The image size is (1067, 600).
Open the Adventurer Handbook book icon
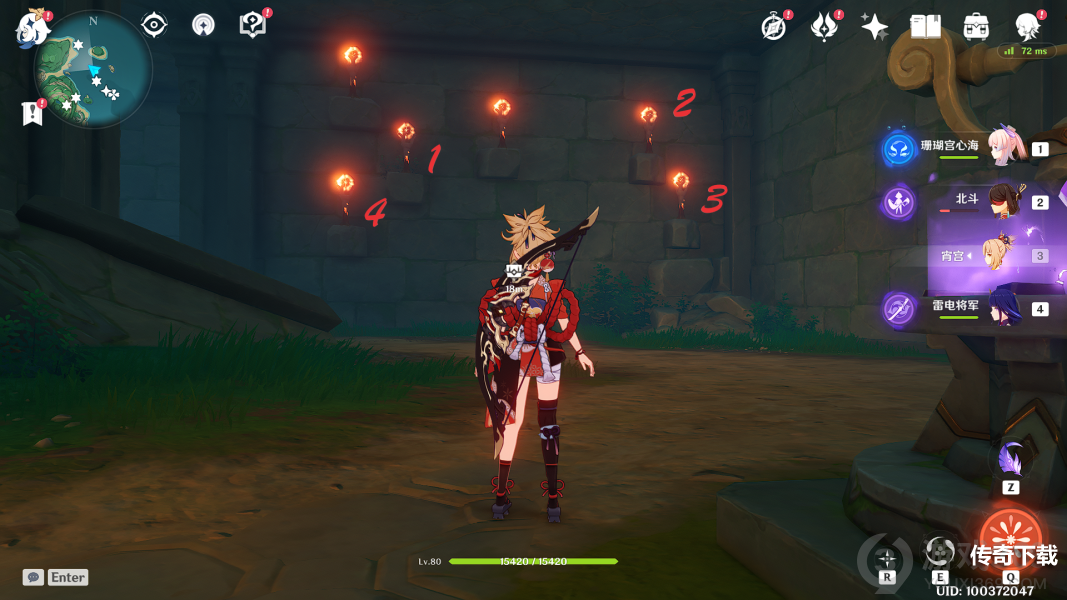pos(925,27)
